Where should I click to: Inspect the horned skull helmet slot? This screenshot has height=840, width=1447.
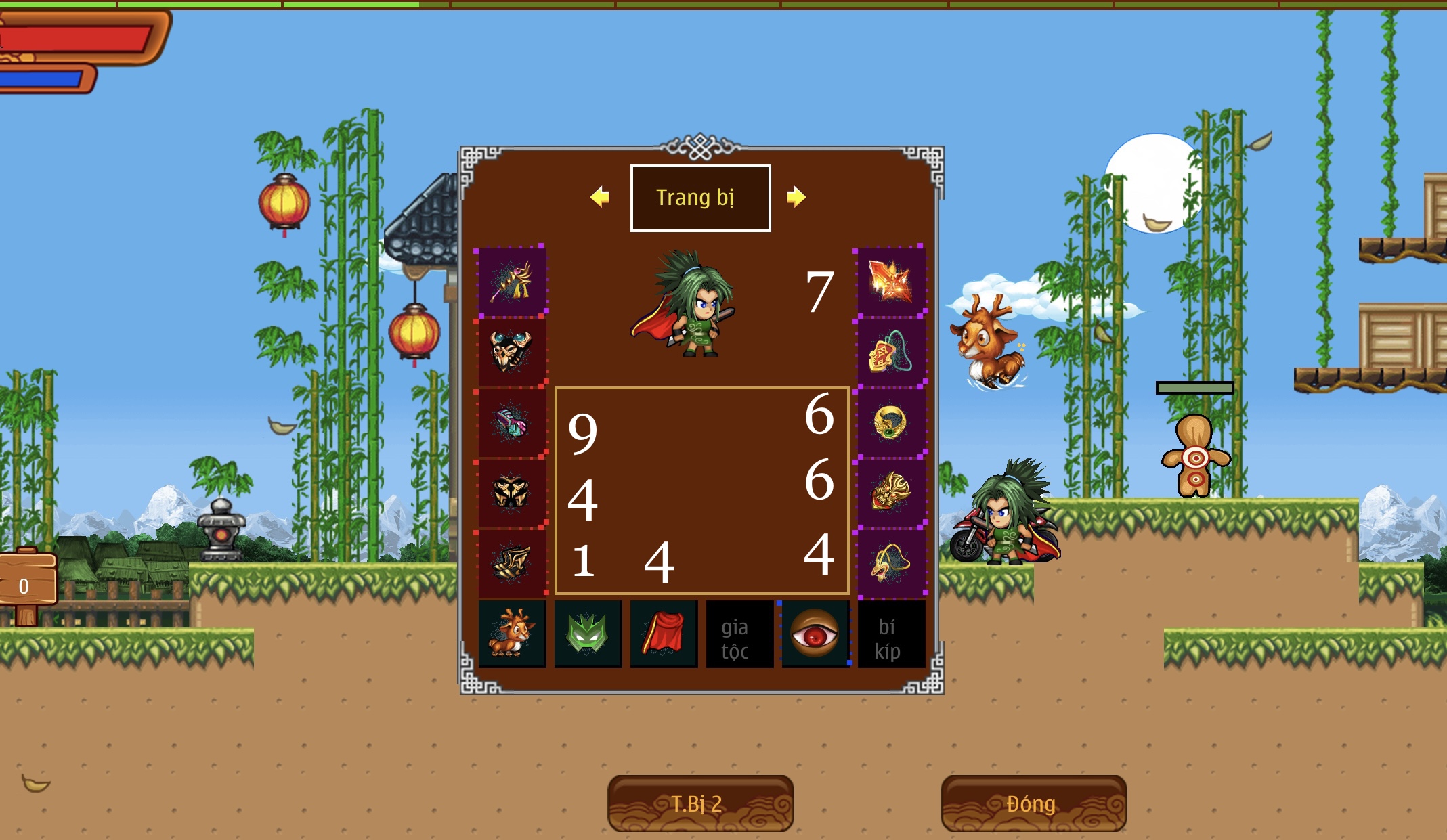click(x=512, y=352)
